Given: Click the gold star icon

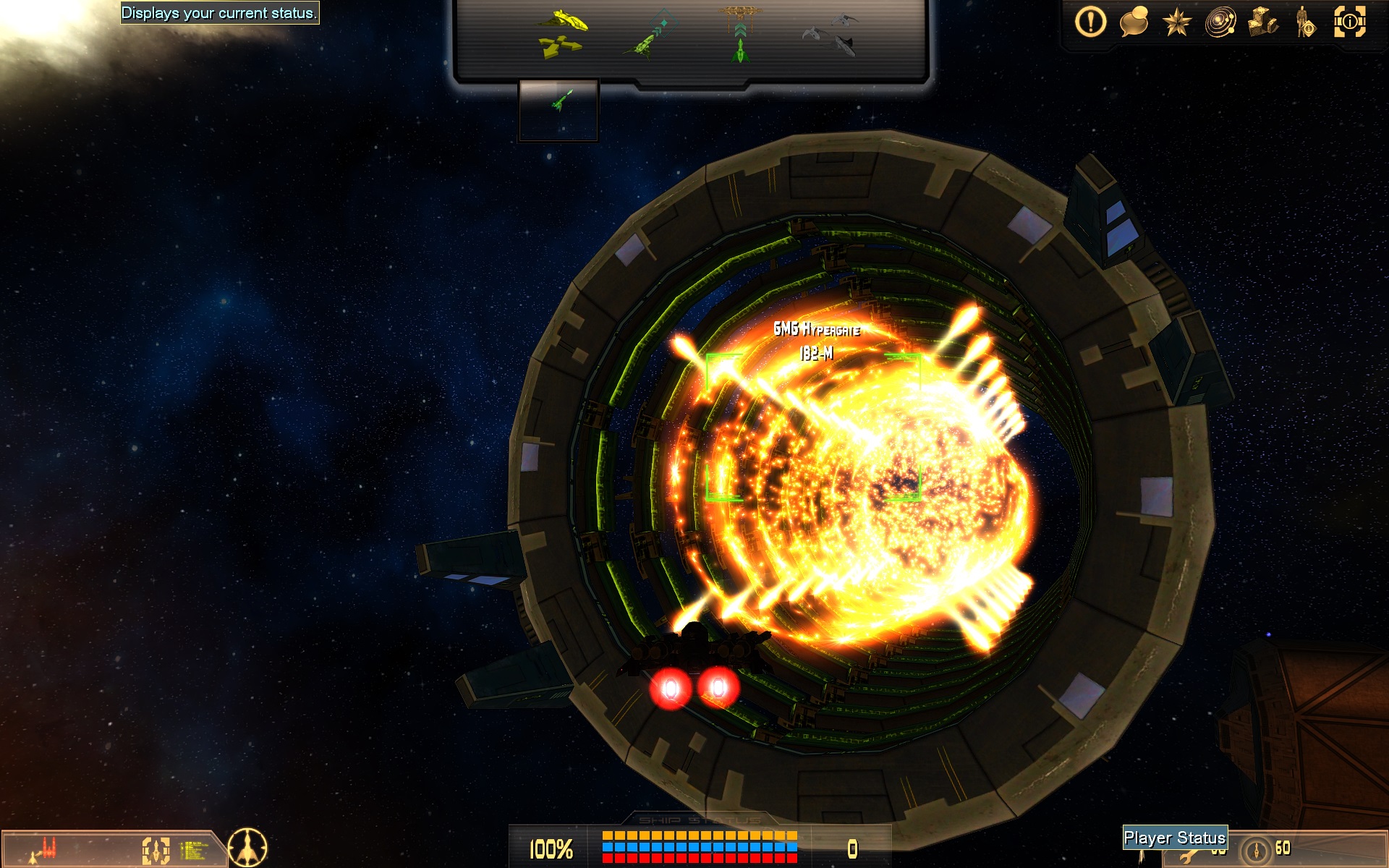Looking at the screenshot, I should [x=1176, y=22].
